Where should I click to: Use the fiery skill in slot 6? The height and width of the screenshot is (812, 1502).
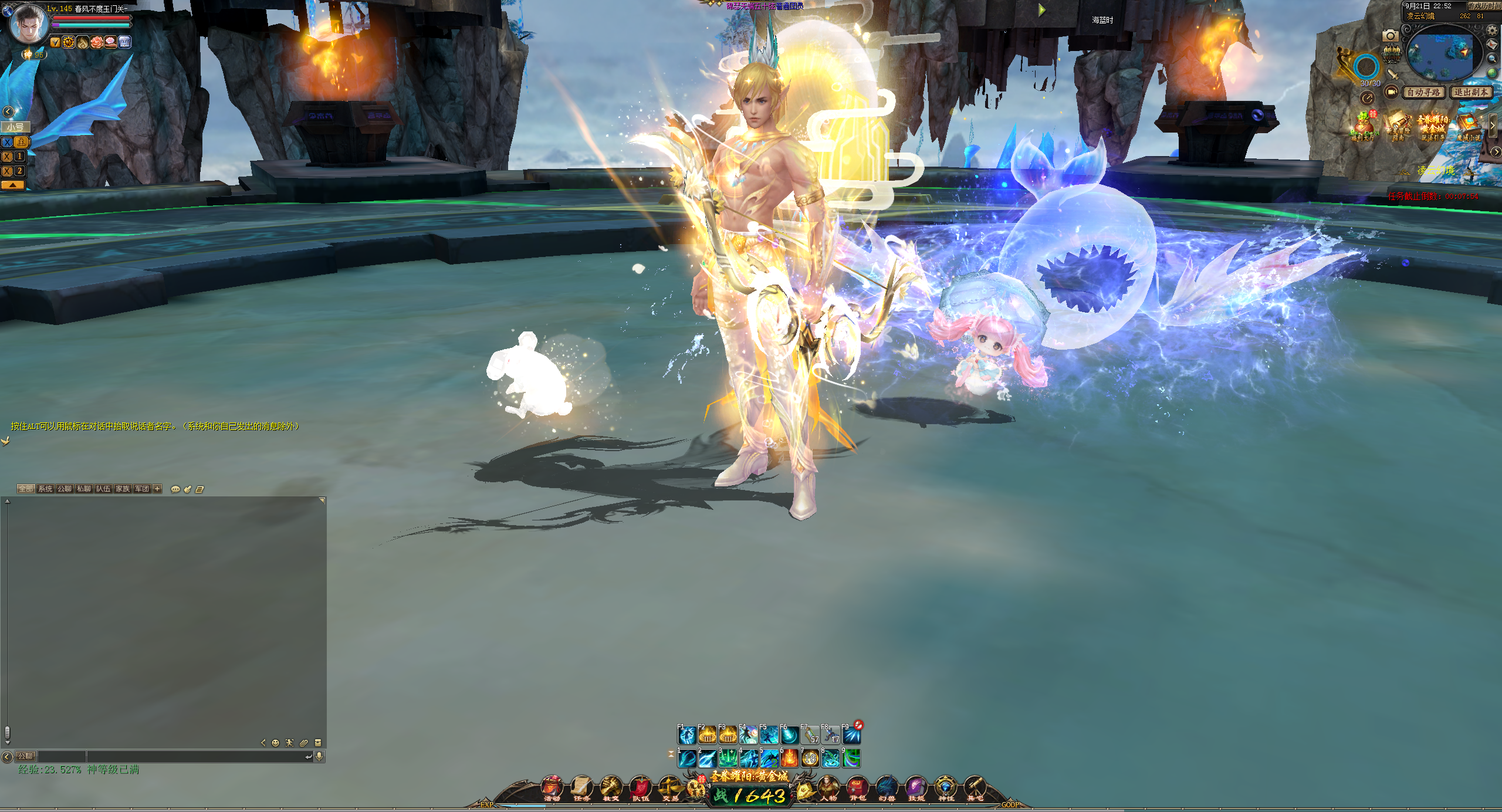(789, 759)
